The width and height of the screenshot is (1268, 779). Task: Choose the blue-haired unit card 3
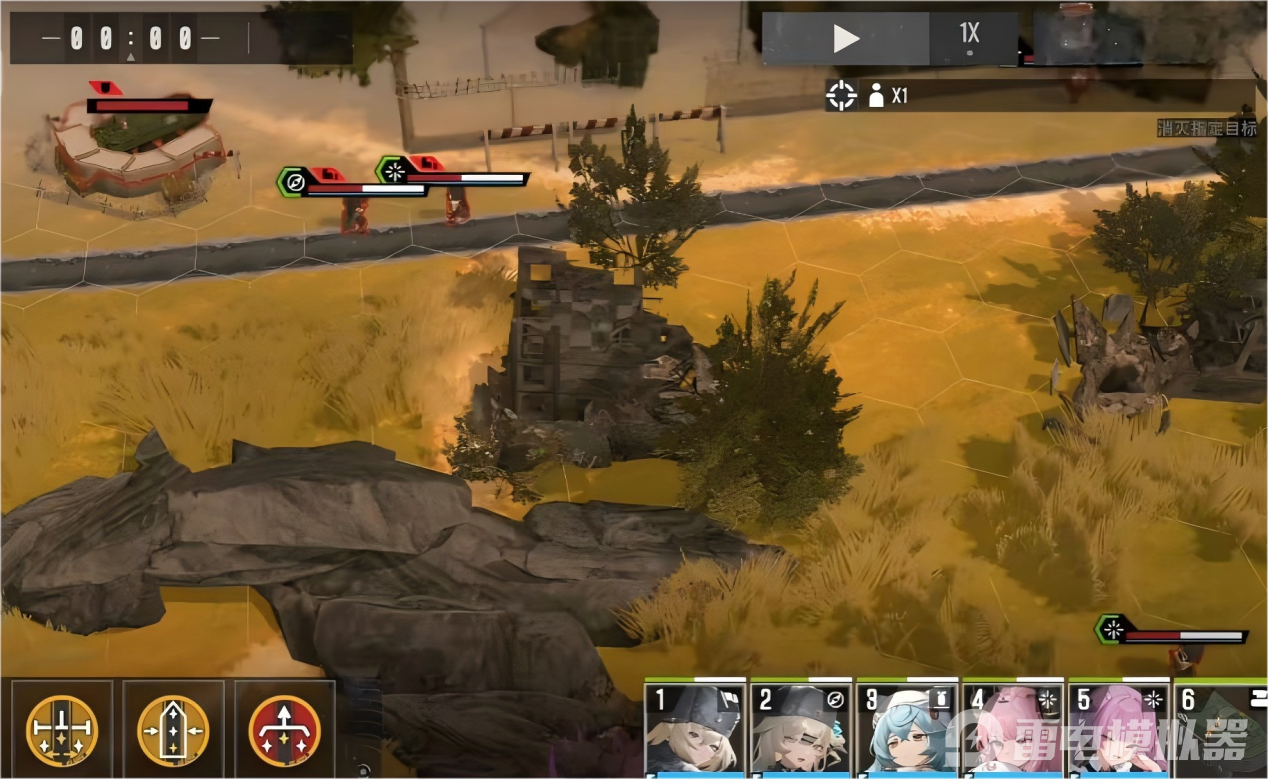point(907,730)
